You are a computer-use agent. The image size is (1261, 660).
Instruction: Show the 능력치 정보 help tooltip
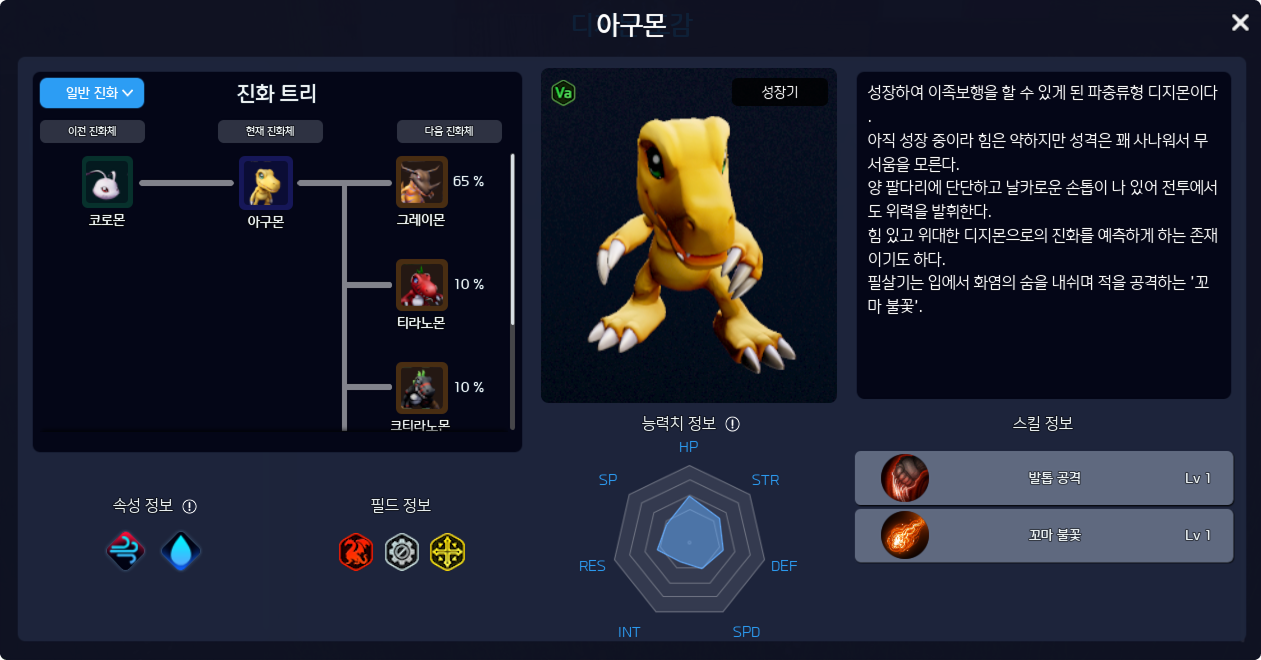[732, 424]
